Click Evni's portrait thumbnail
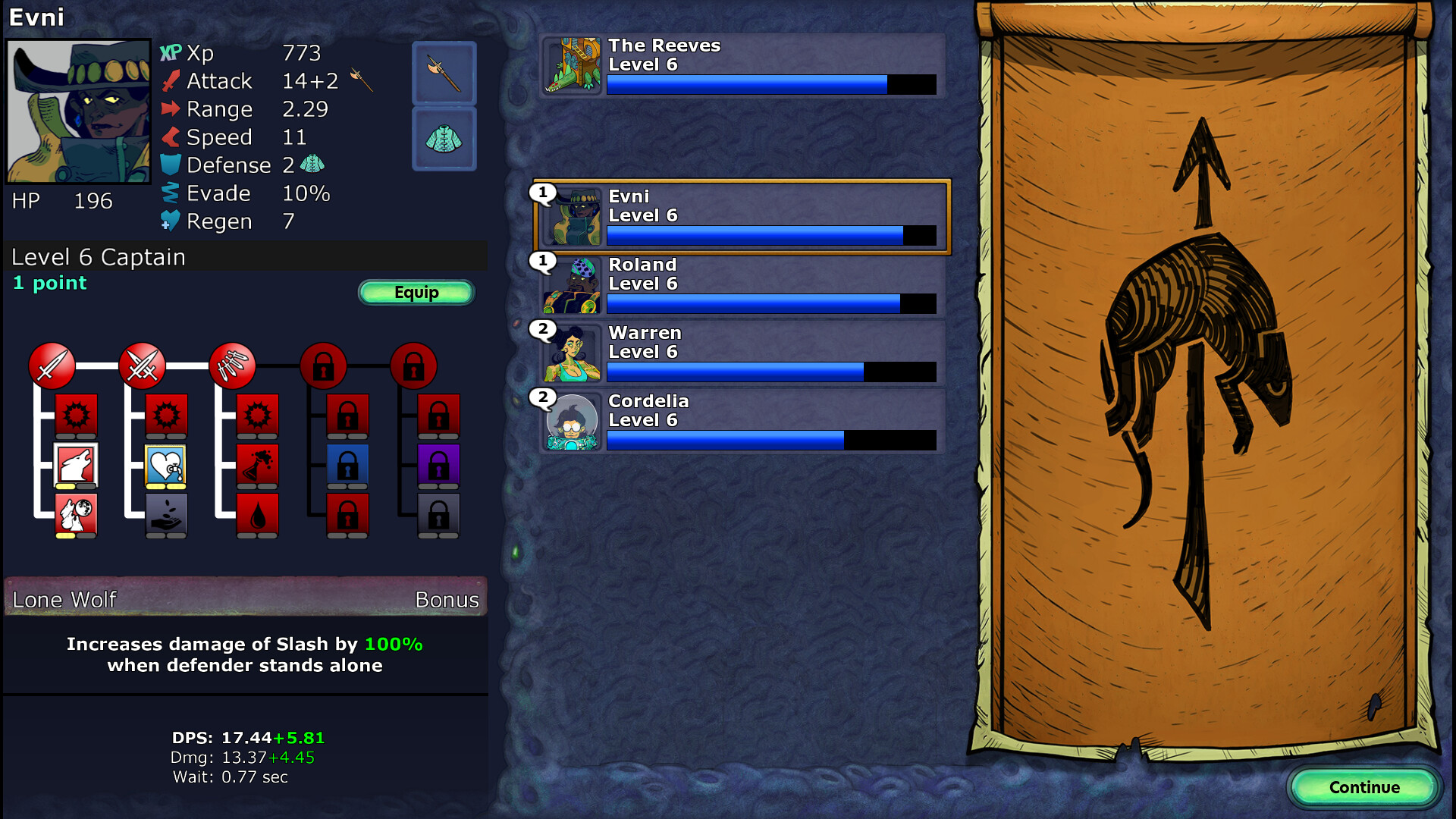 [573, 216]
